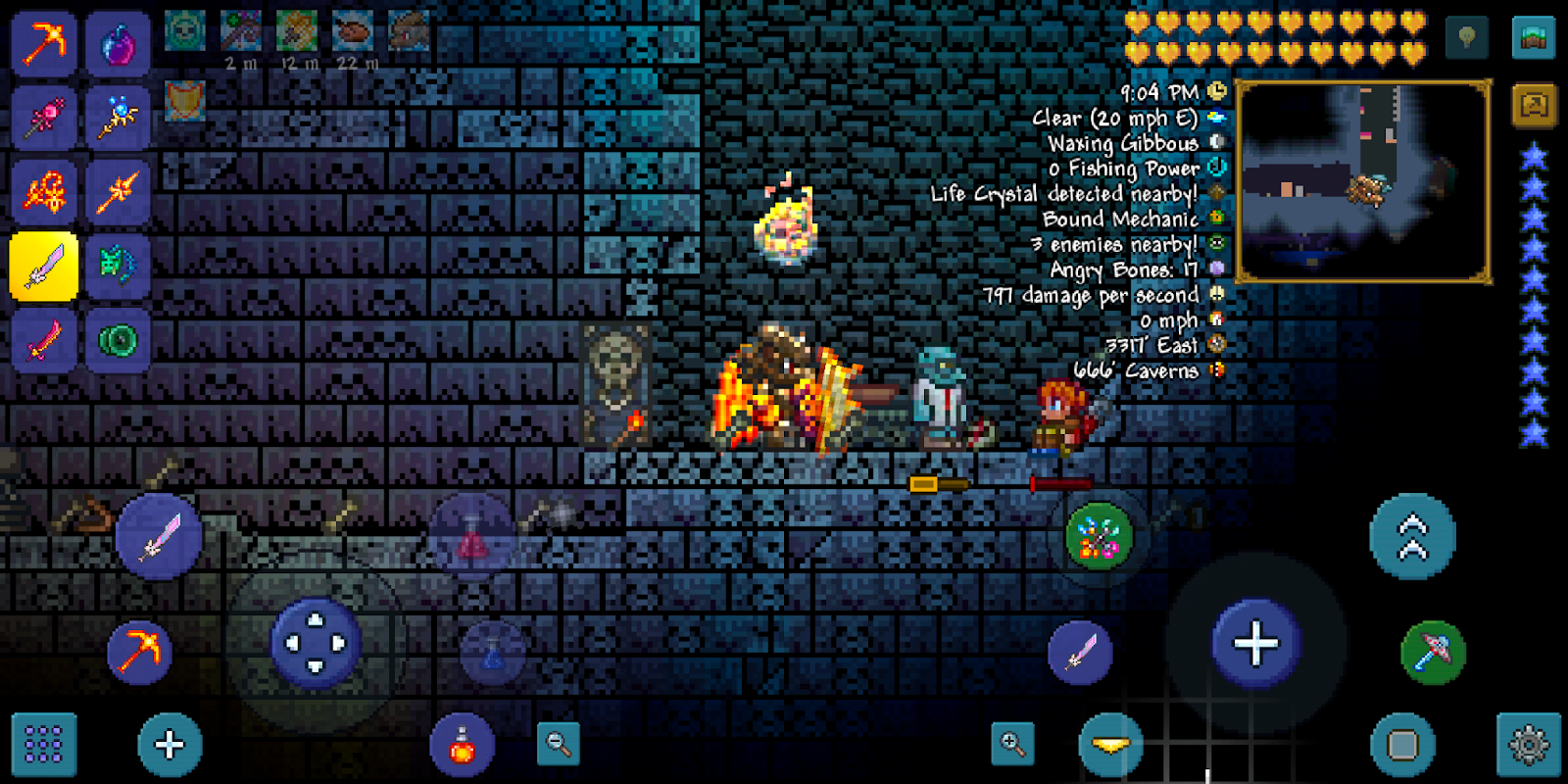
Task: Open the full world map
Action: 1534,38
